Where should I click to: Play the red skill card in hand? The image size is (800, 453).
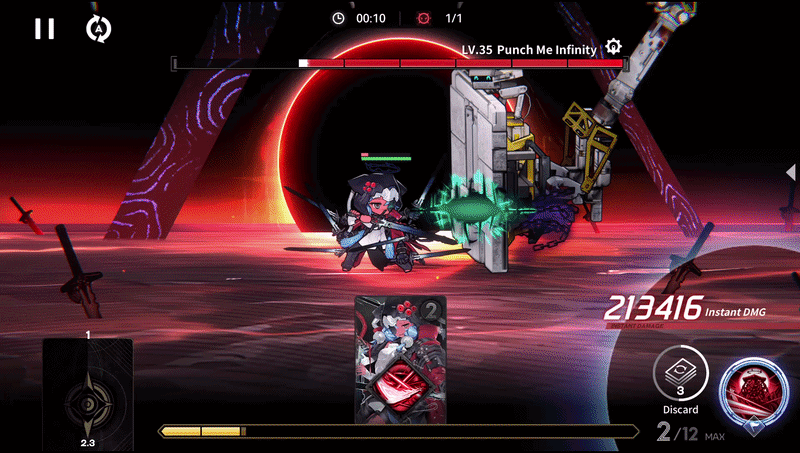click(x=401, y=360)
